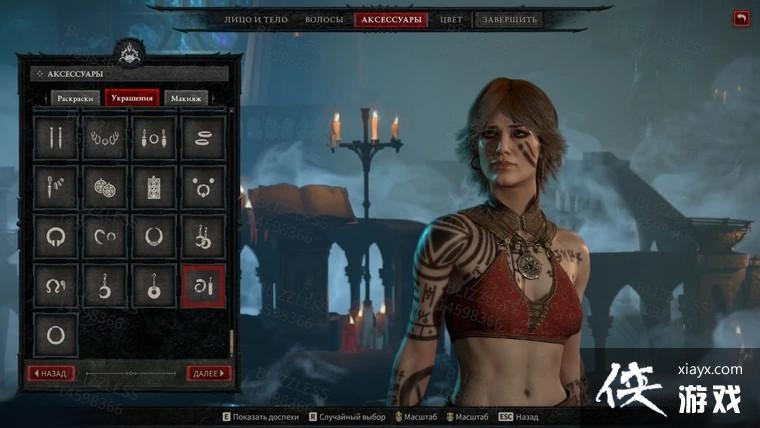760x428 pixels.
Task: Go back with the Назад button
Action: click(x=50, y=373)
